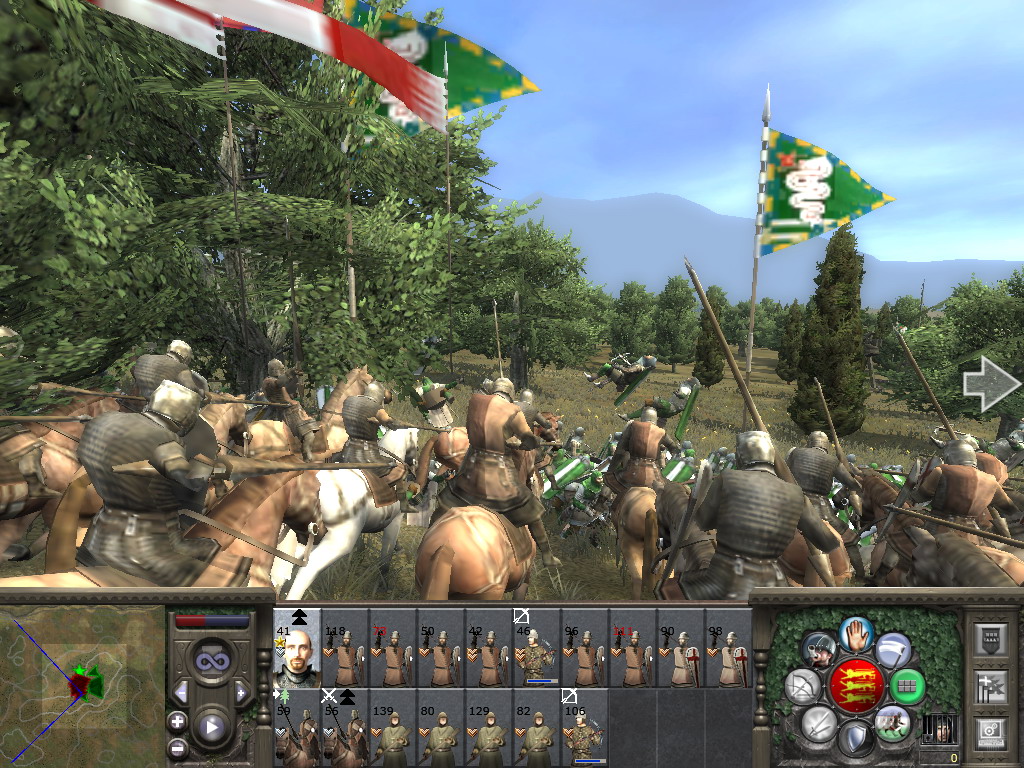Toggle the bow fire-at-will button
Screen dimensions: 1024x768
(x=803, y=686)
